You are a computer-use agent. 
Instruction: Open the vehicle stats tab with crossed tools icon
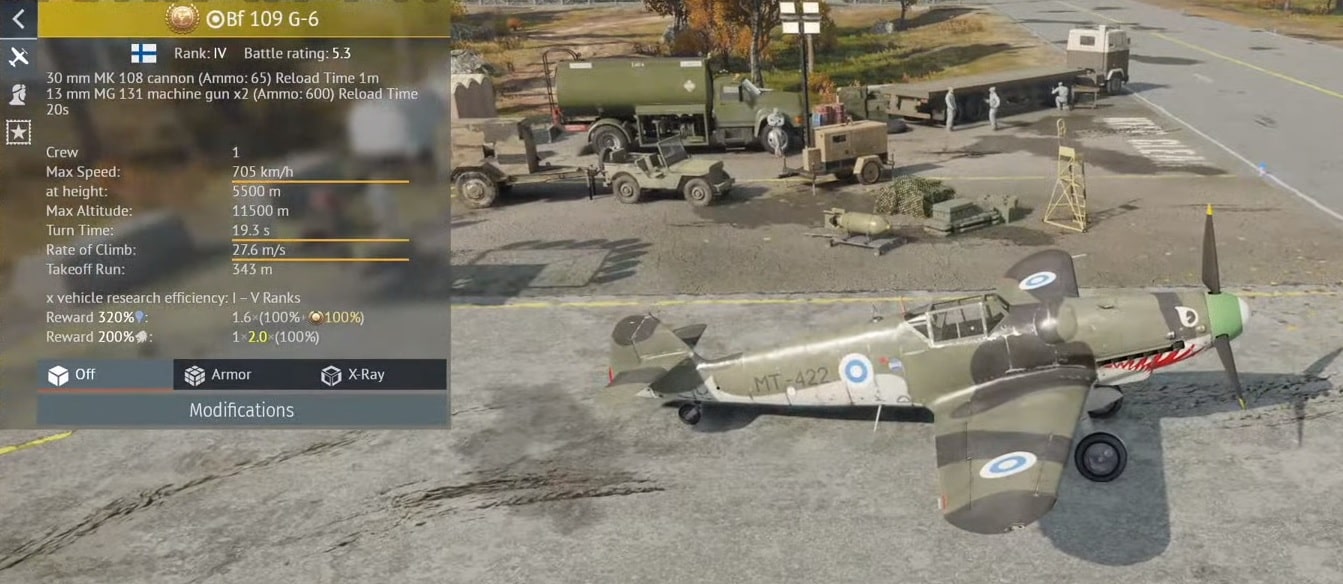(x=18, y=57)
